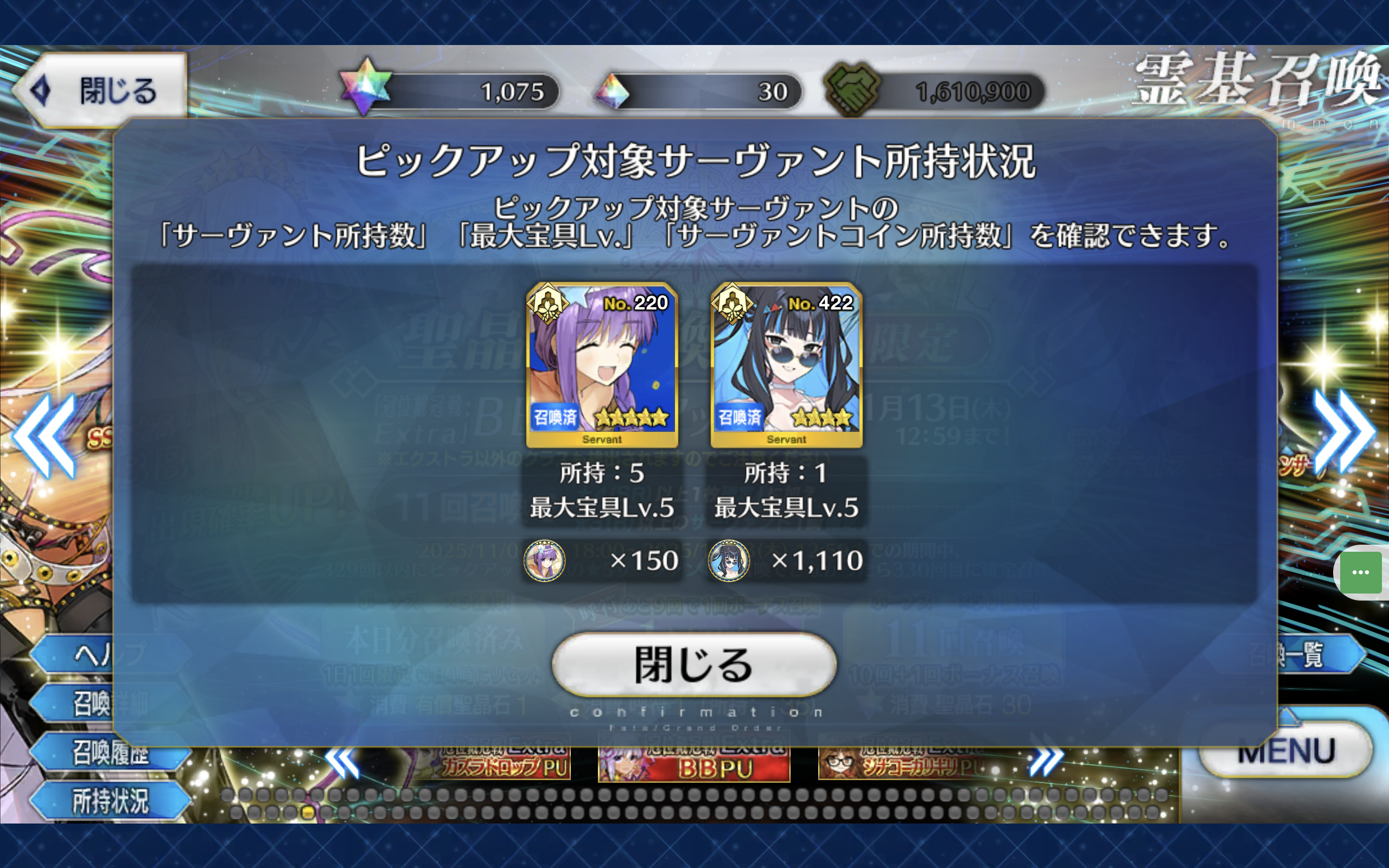The width and height of the screenshot is (1389, 868).
Task: Click the No. 220 servant coin icon
Action: pyautogui.click(x=544, y=560)
